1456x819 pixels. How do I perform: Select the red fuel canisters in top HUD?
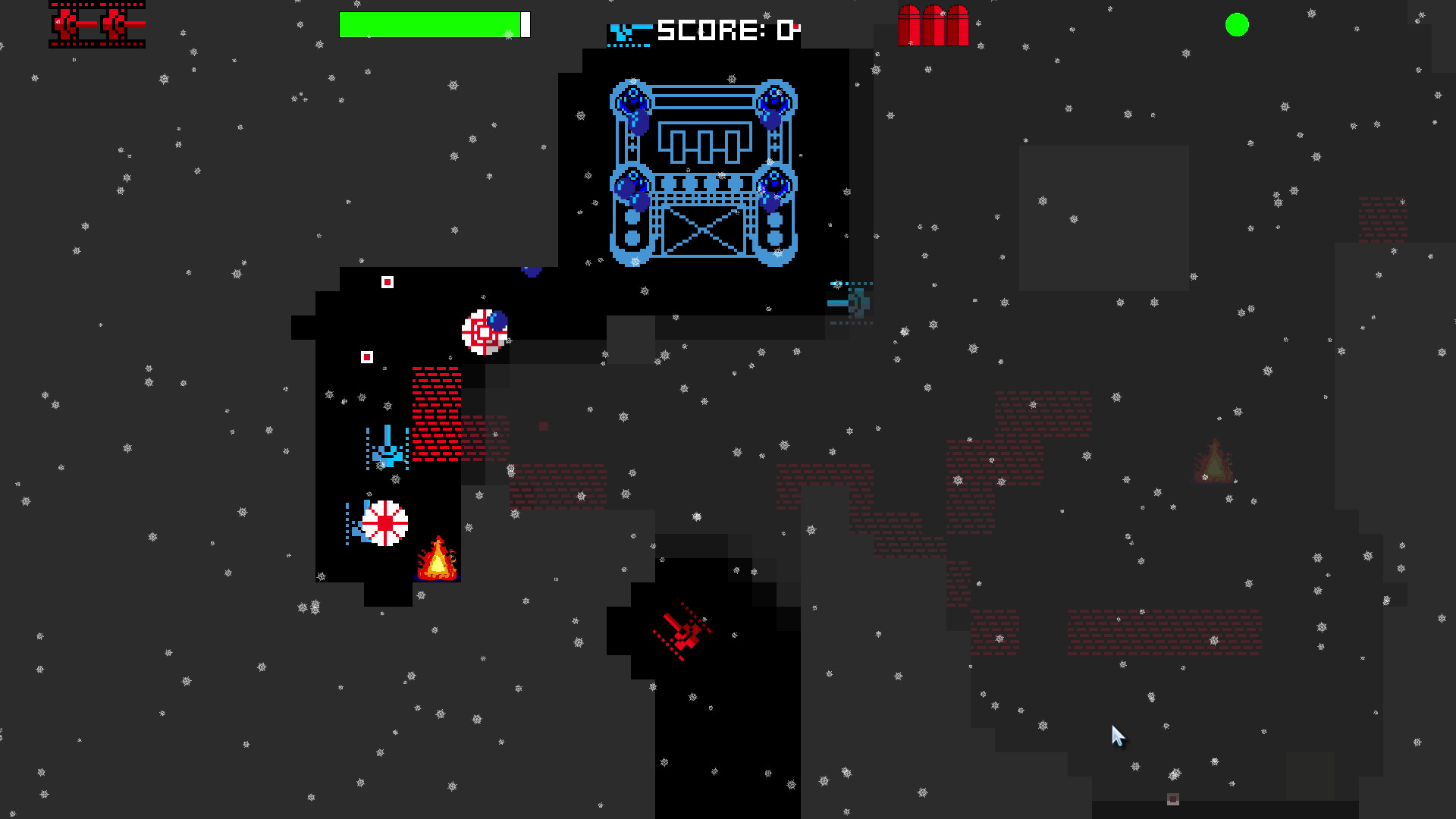click(933, 27)
